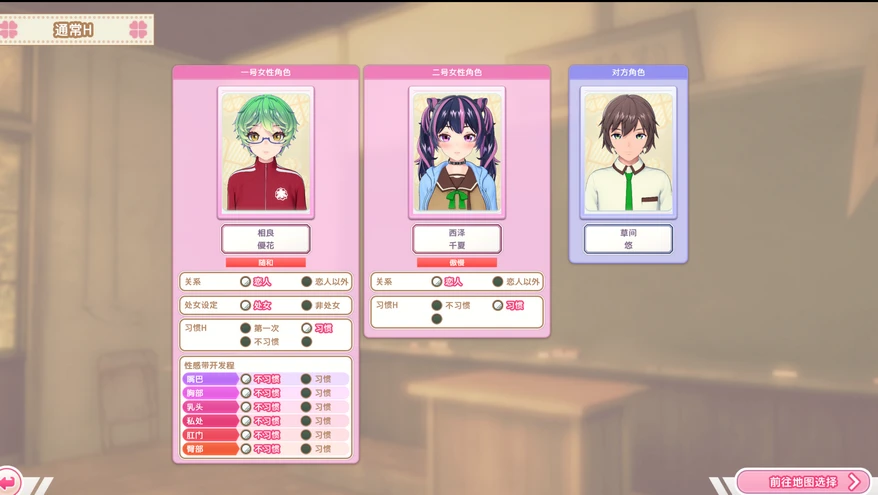Click the 相良 優花 name button
The image size is (878, 495).
click(265, 239)
